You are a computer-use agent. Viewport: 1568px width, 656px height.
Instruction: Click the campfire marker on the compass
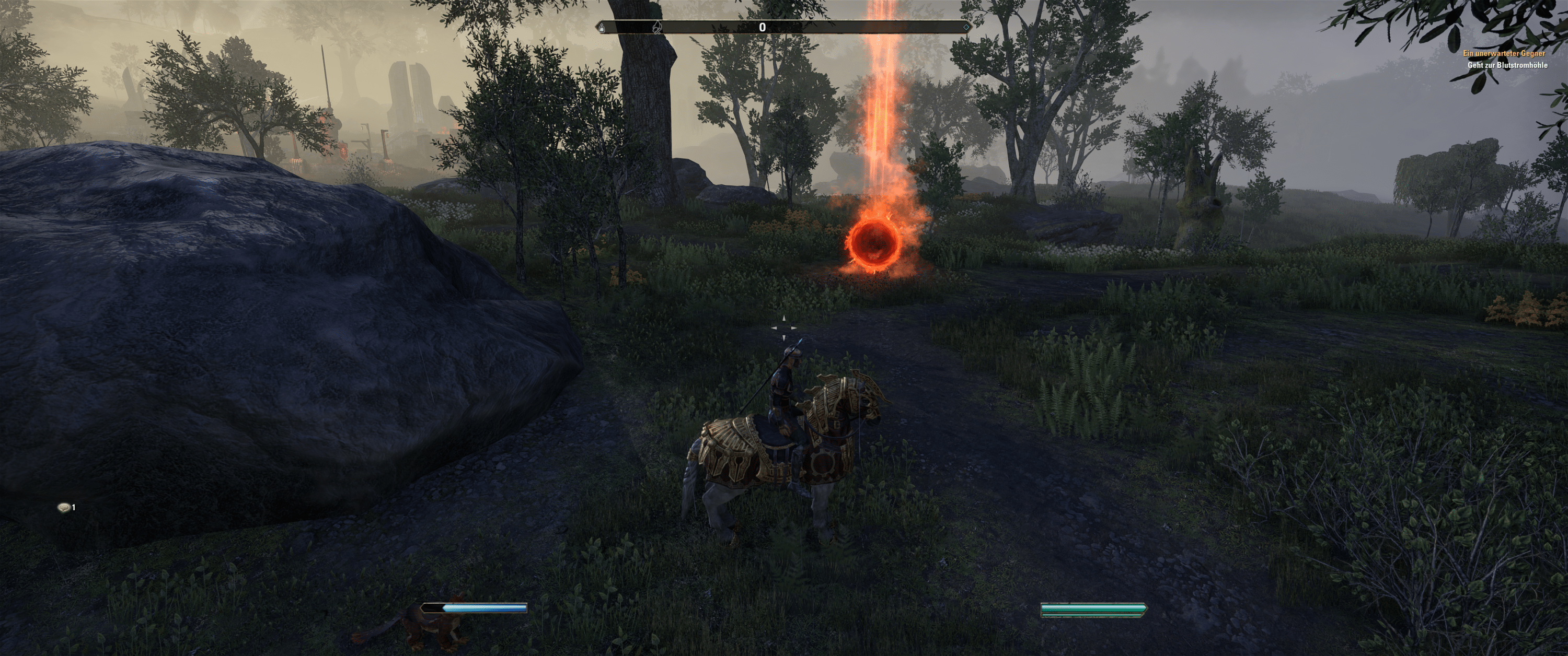tap(658, 27)
